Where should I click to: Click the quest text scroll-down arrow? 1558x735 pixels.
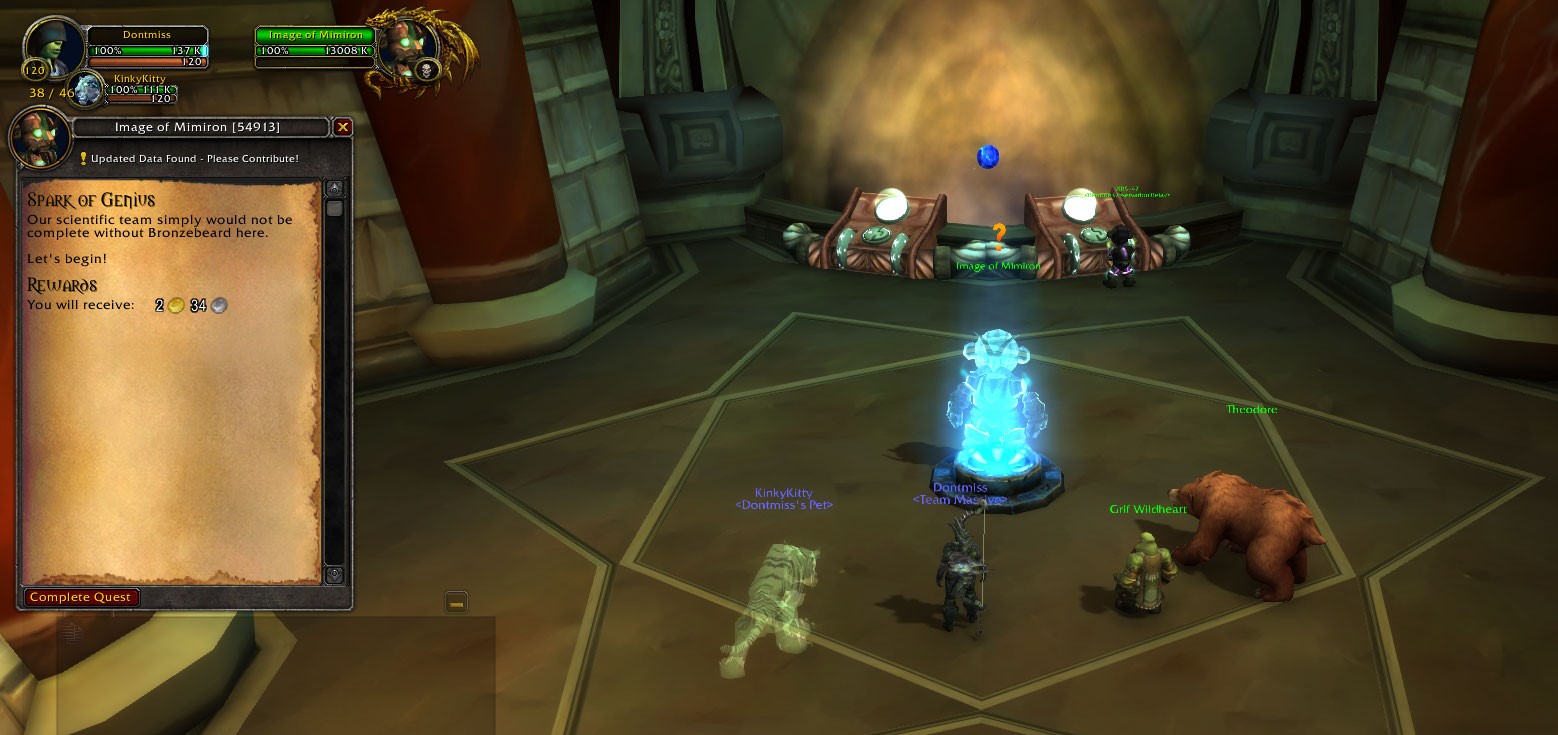pos(334,575)
